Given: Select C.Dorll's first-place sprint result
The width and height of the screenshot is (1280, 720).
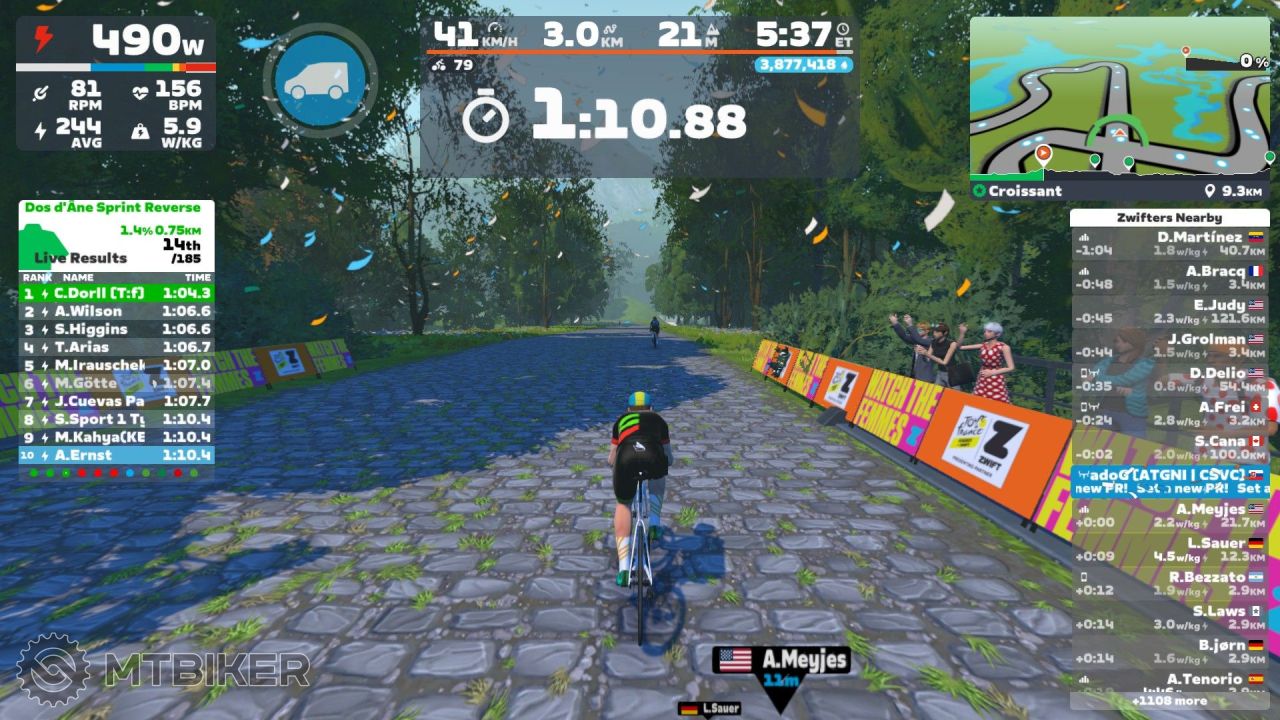Looking at the screenshot, I should (116, 293).
